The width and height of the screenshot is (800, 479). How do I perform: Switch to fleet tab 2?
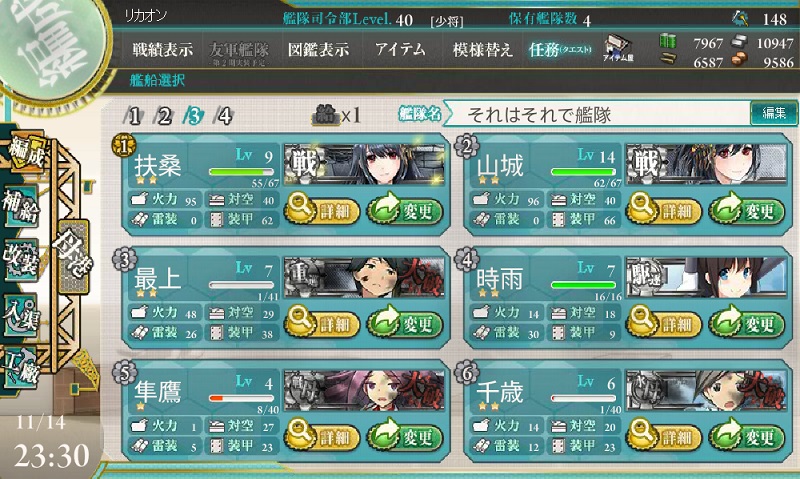point(165,115)
